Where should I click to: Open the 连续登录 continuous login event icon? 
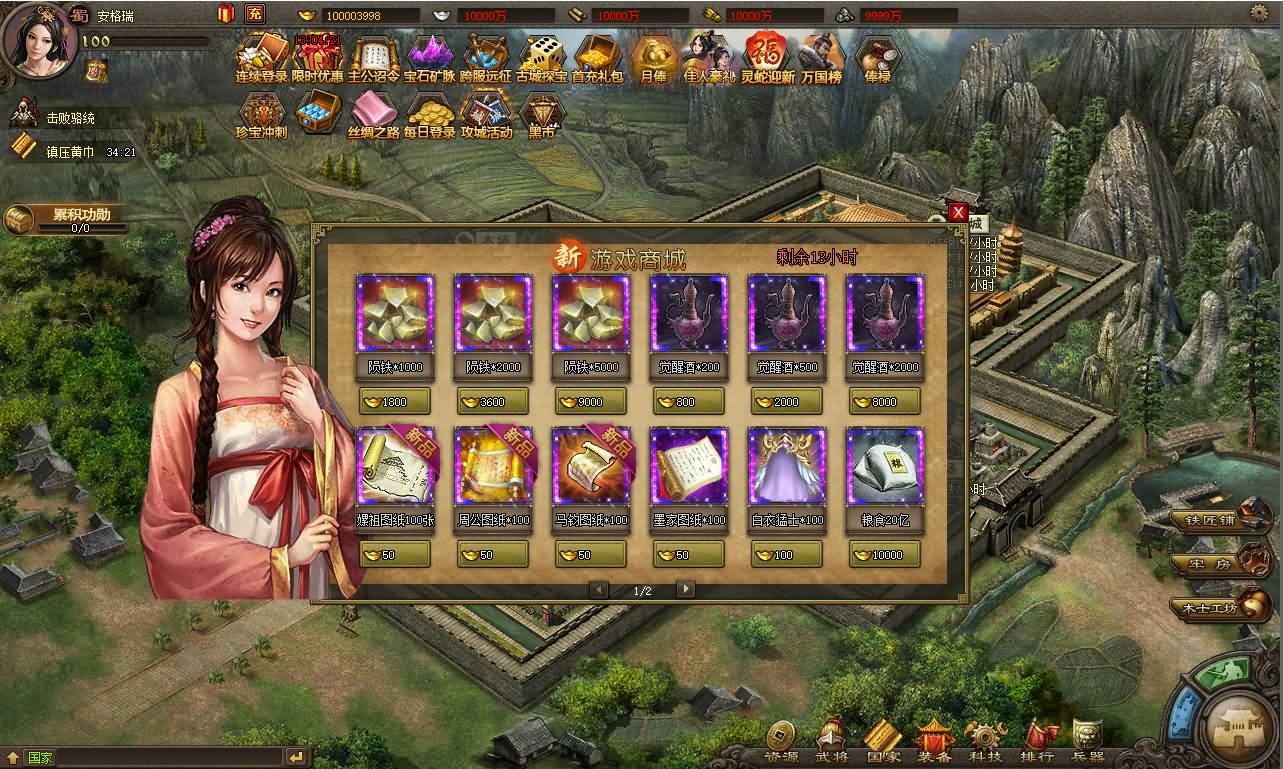(260, 58)
